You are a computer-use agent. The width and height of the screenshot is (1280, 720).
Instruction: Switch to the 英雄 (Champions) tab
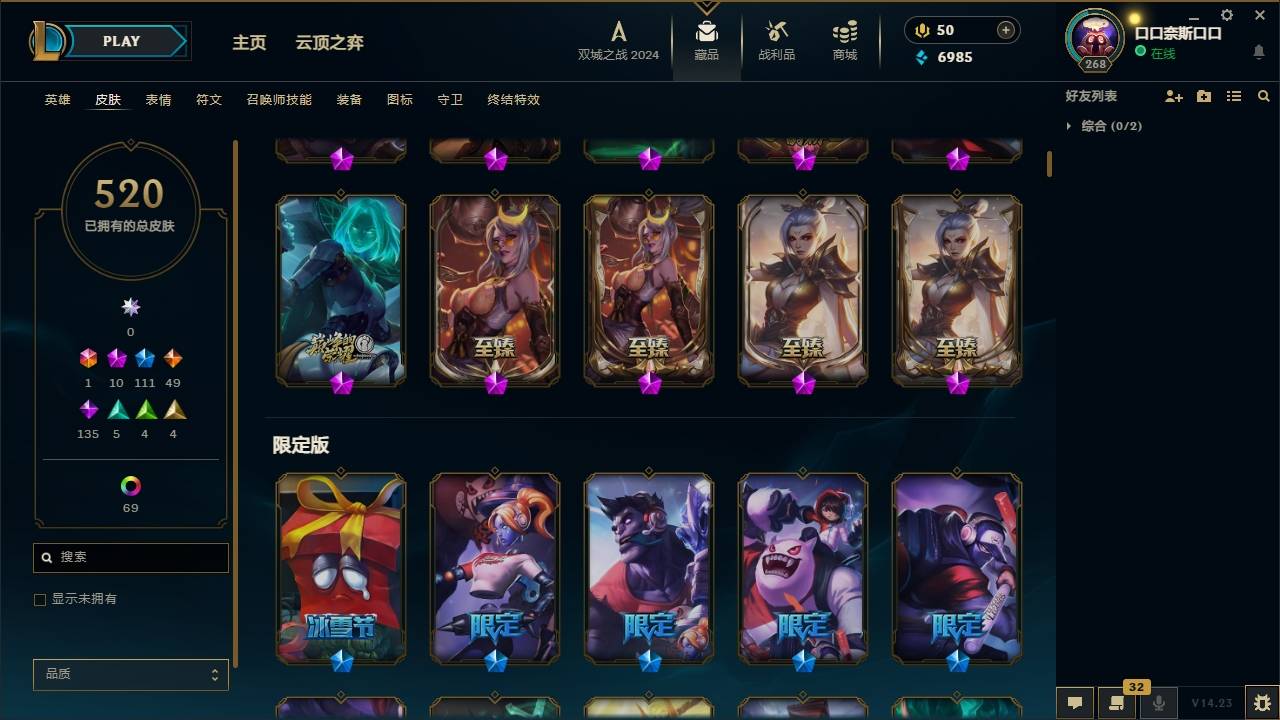point(56,99)
